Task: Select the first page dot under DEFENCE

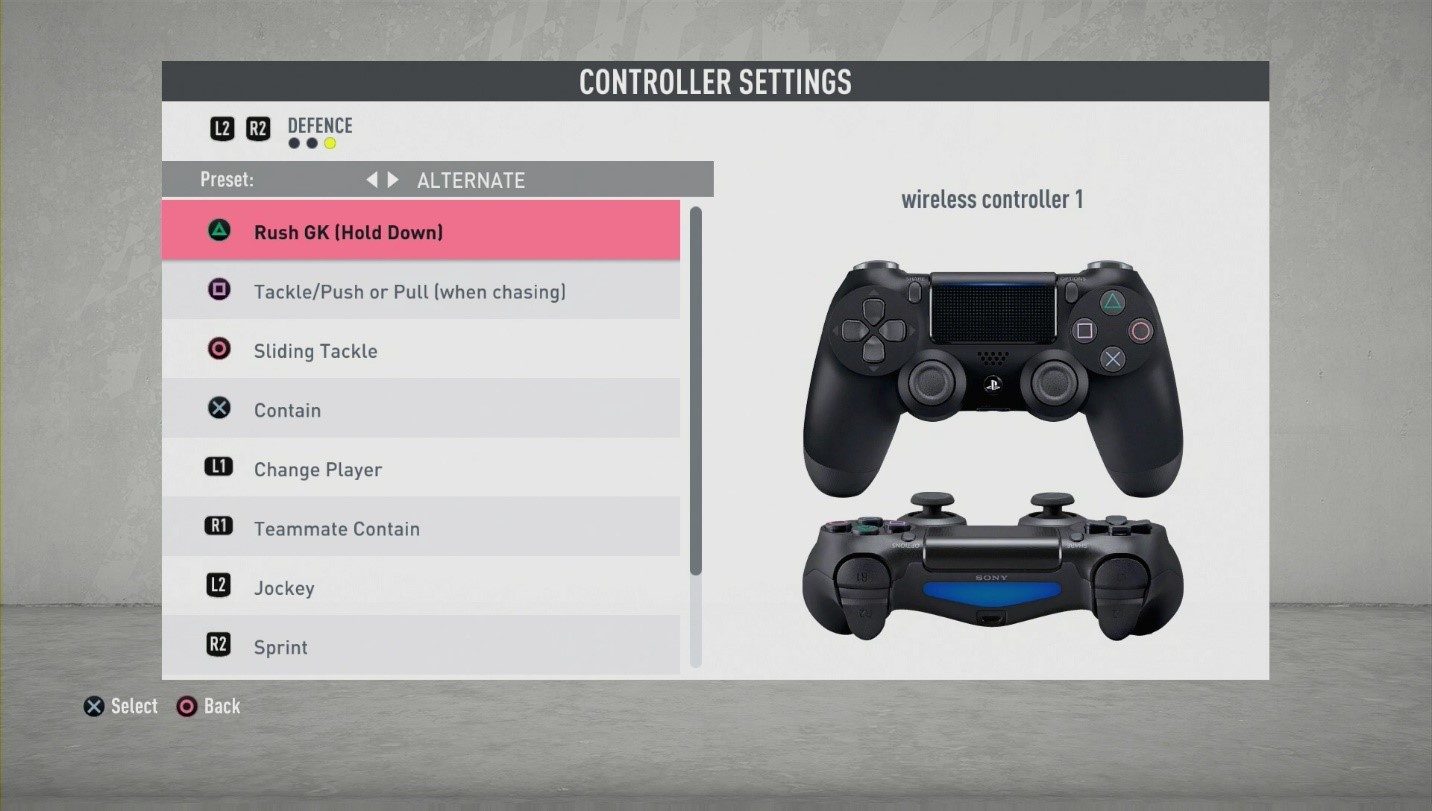Action: [294, 143]
